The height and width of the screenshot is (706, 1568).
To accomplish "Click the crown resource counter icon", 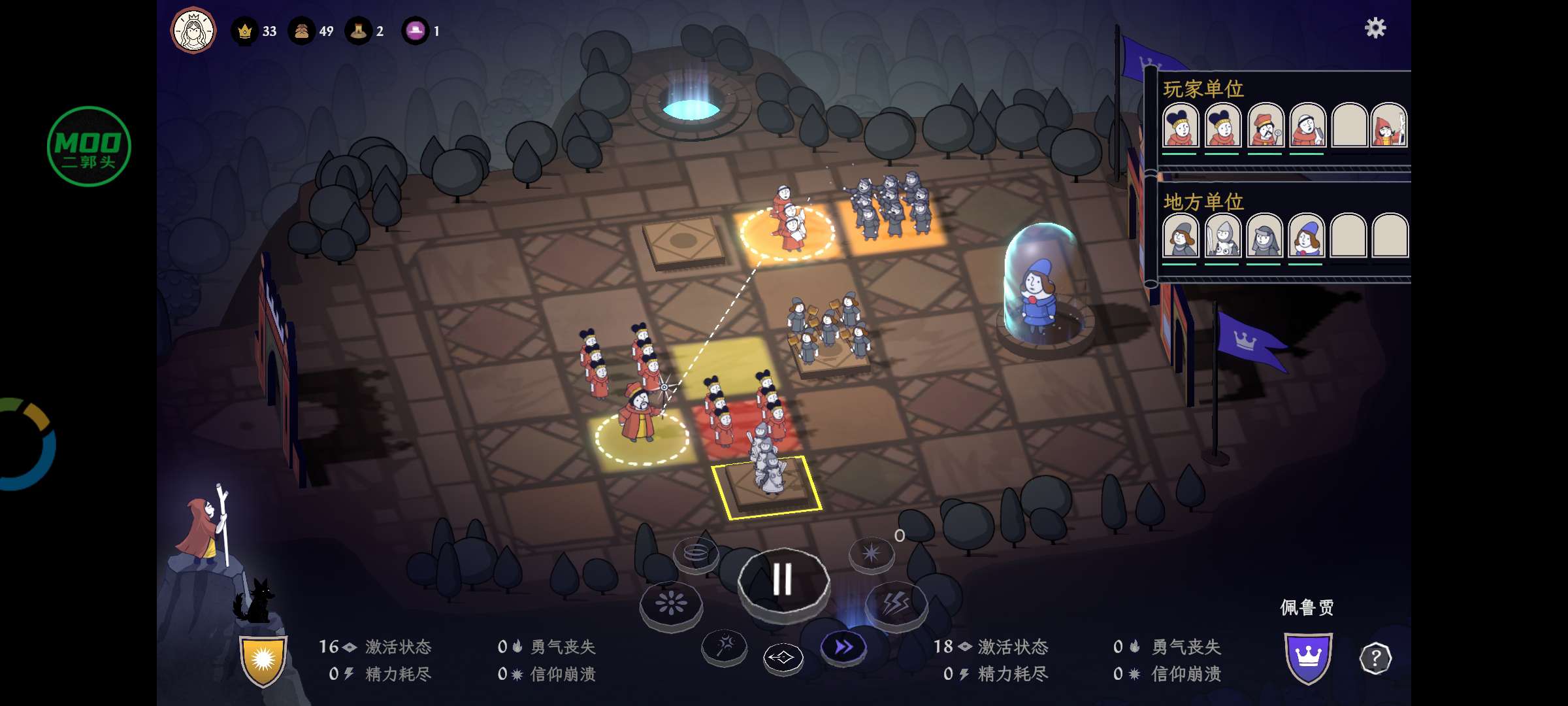I will coord(245,31).
